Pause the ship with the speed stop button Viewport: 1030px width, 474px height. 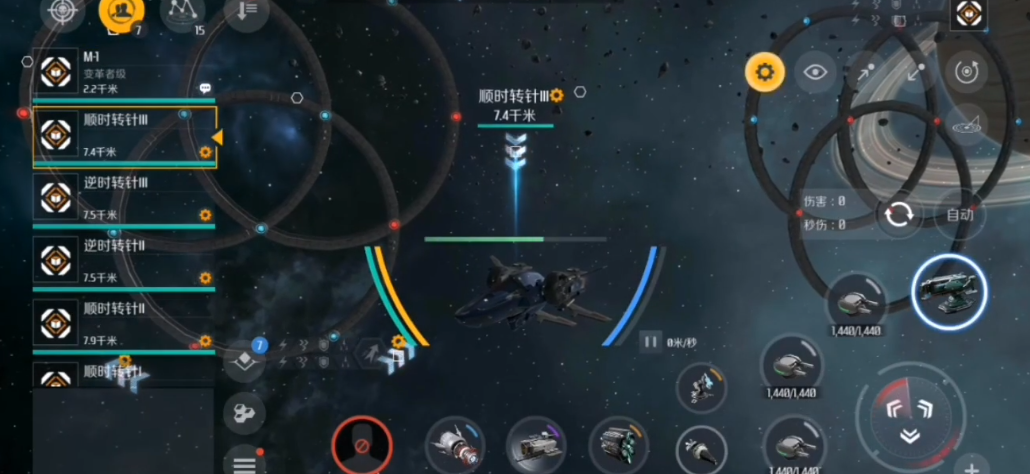click(x=651, y=342)
